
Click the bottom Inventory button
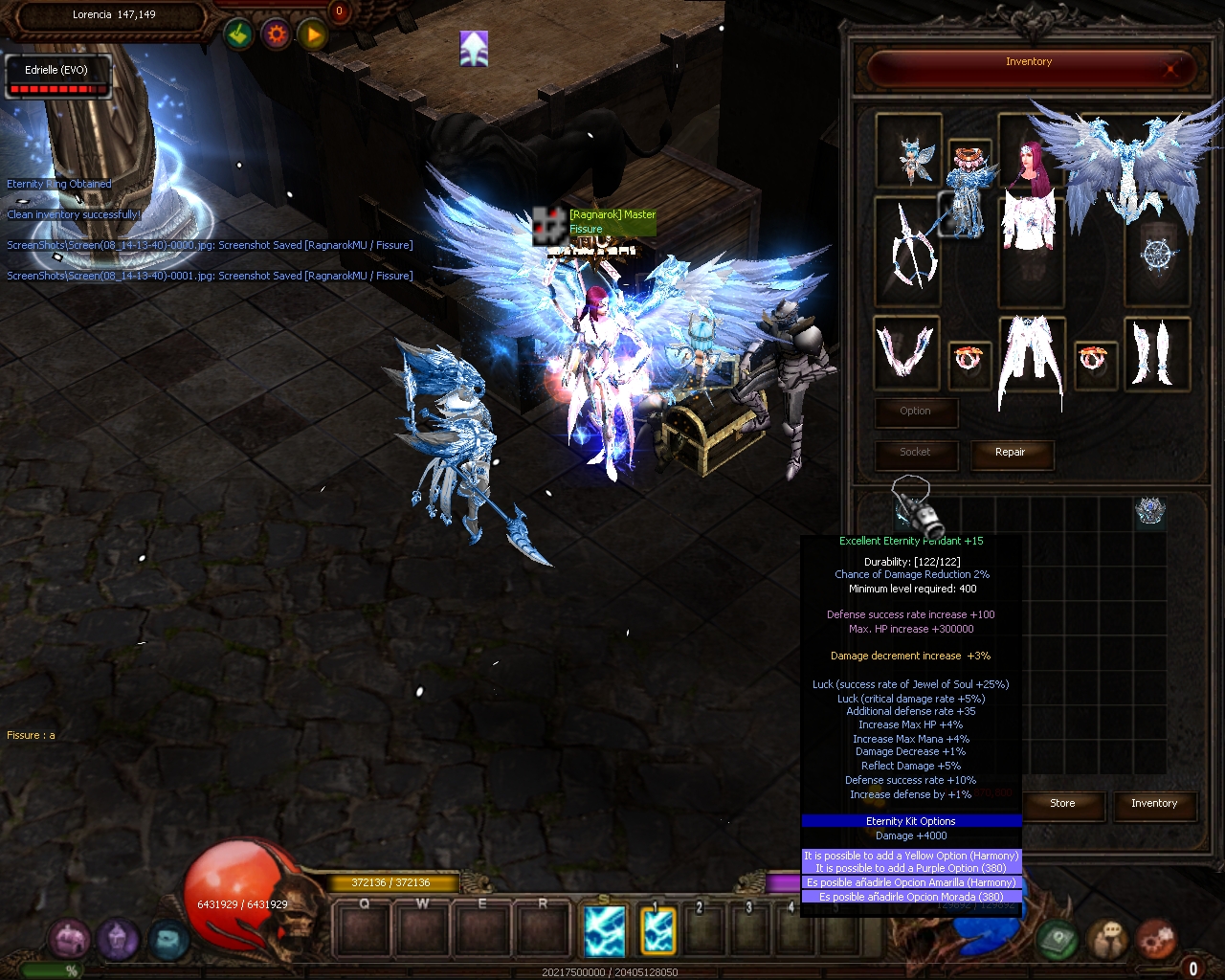[x=1154, y=804]
